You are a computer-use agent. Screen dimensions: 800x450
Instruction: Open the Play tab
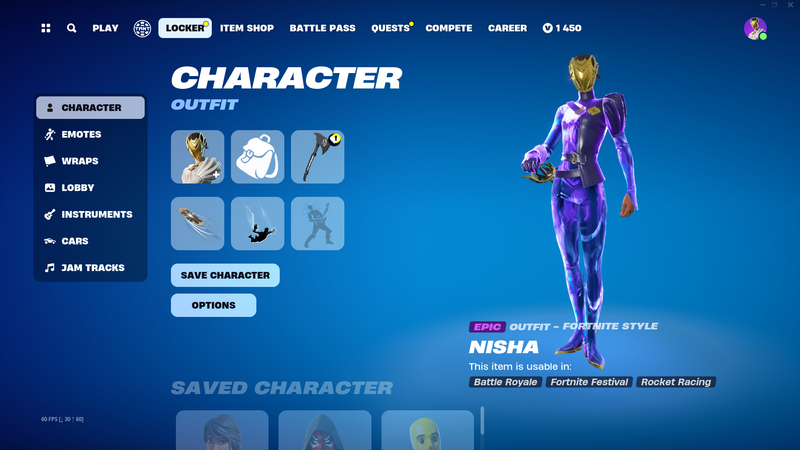pos(105,28)
